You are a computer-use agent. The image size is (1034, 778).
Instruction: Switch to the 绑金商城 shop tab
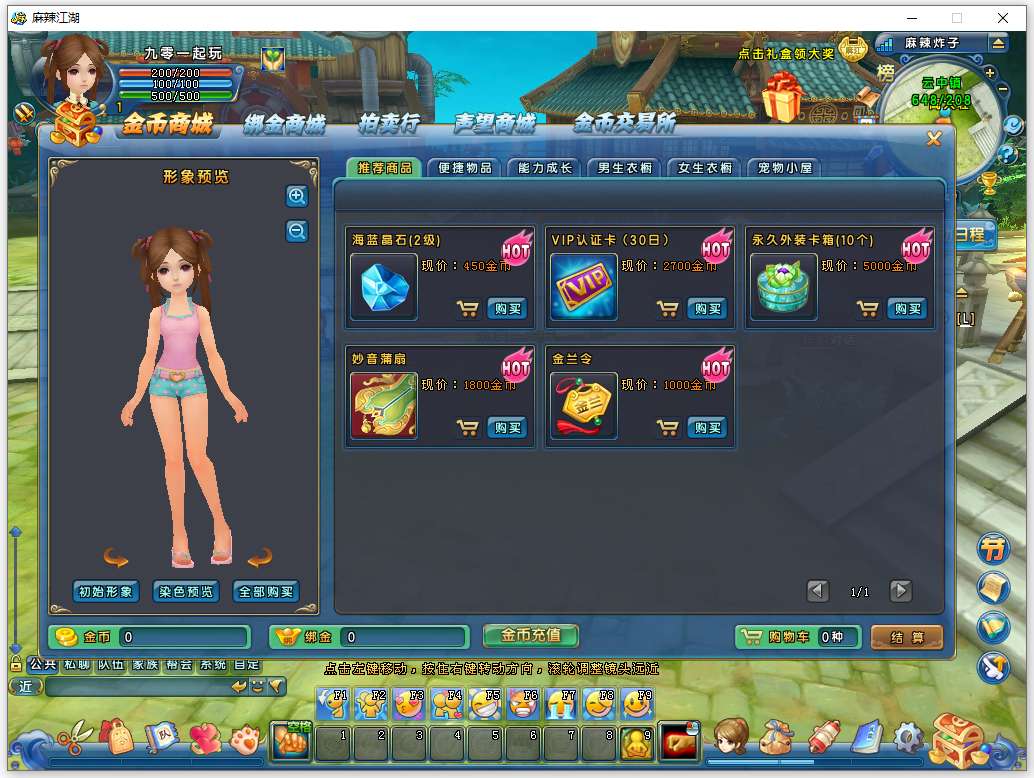coord(285,124)
